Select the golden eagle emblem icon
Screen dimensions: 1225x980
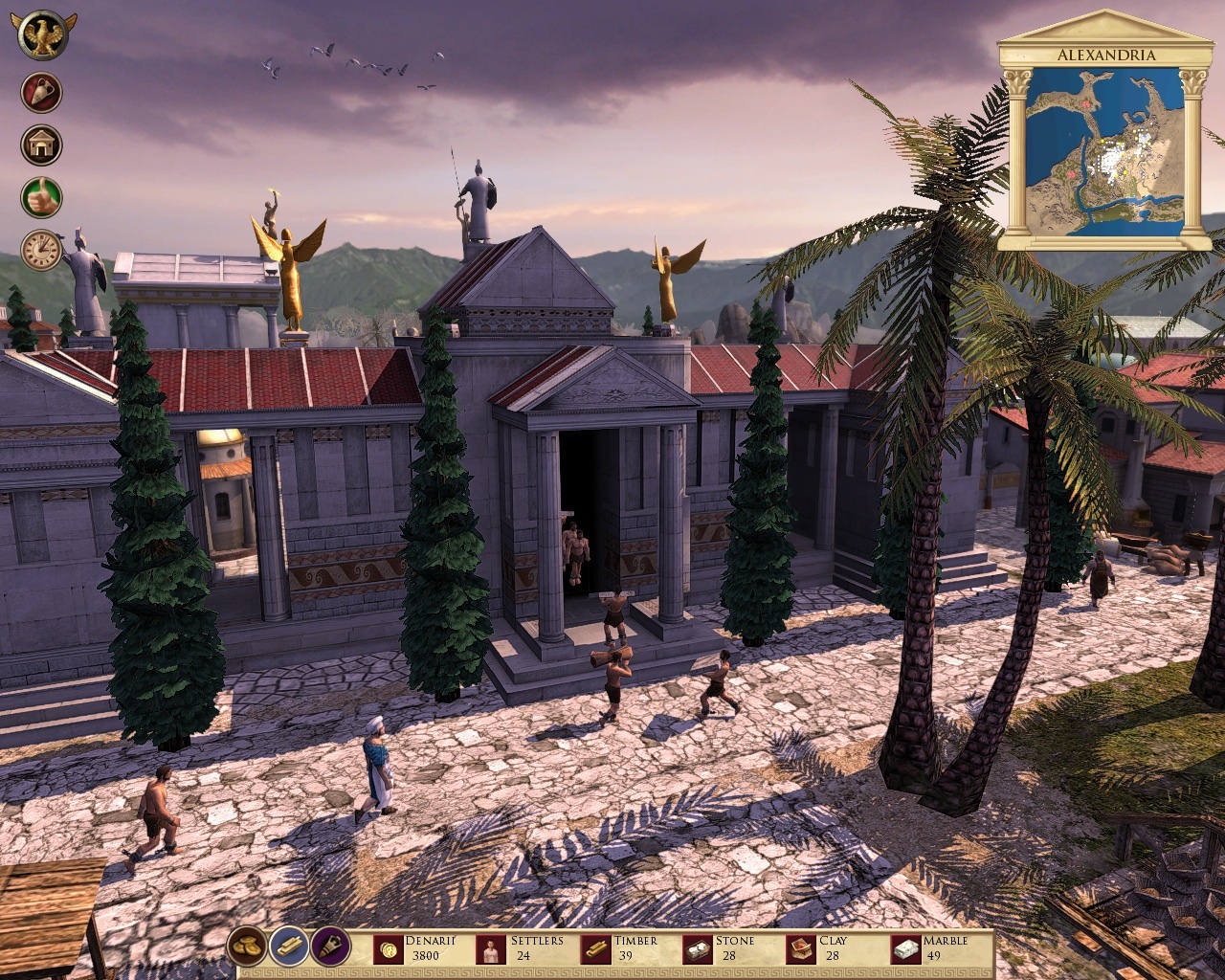click(40, 34)
